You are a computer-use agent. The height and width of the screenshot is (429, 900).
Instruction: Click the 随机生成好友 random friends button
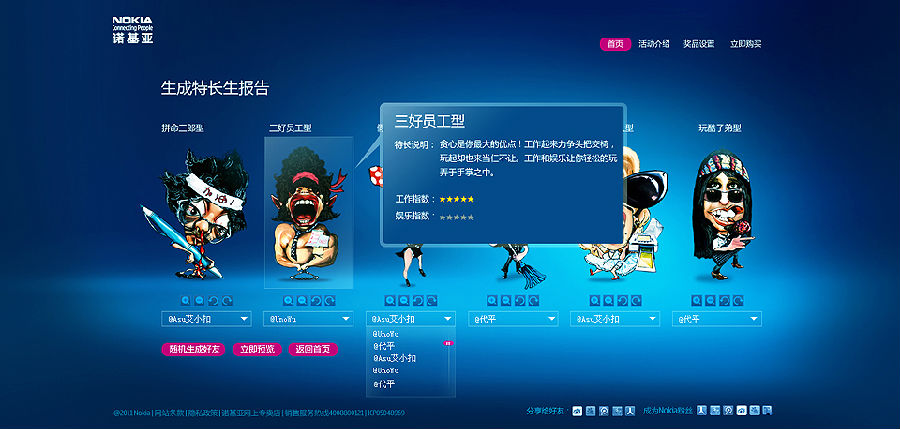(x=193, y=349)
